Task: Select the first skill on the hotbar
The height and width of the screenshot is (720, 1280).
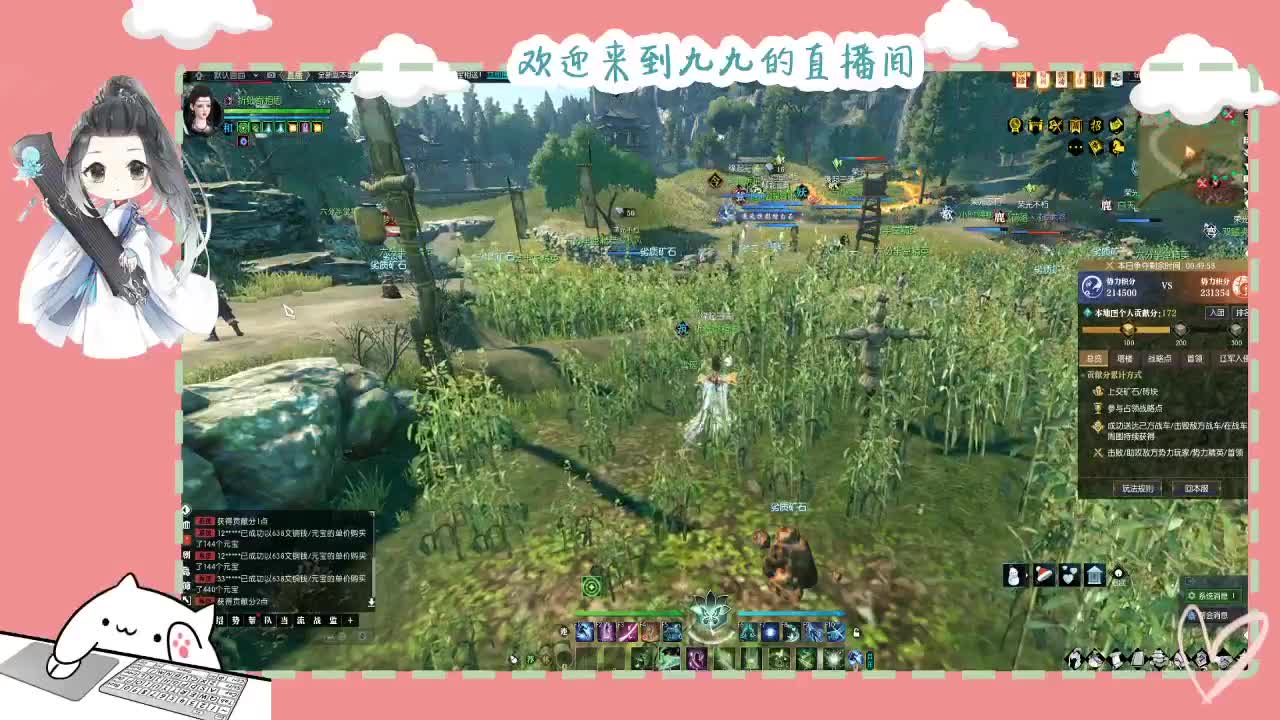Action: click(582, 633)
